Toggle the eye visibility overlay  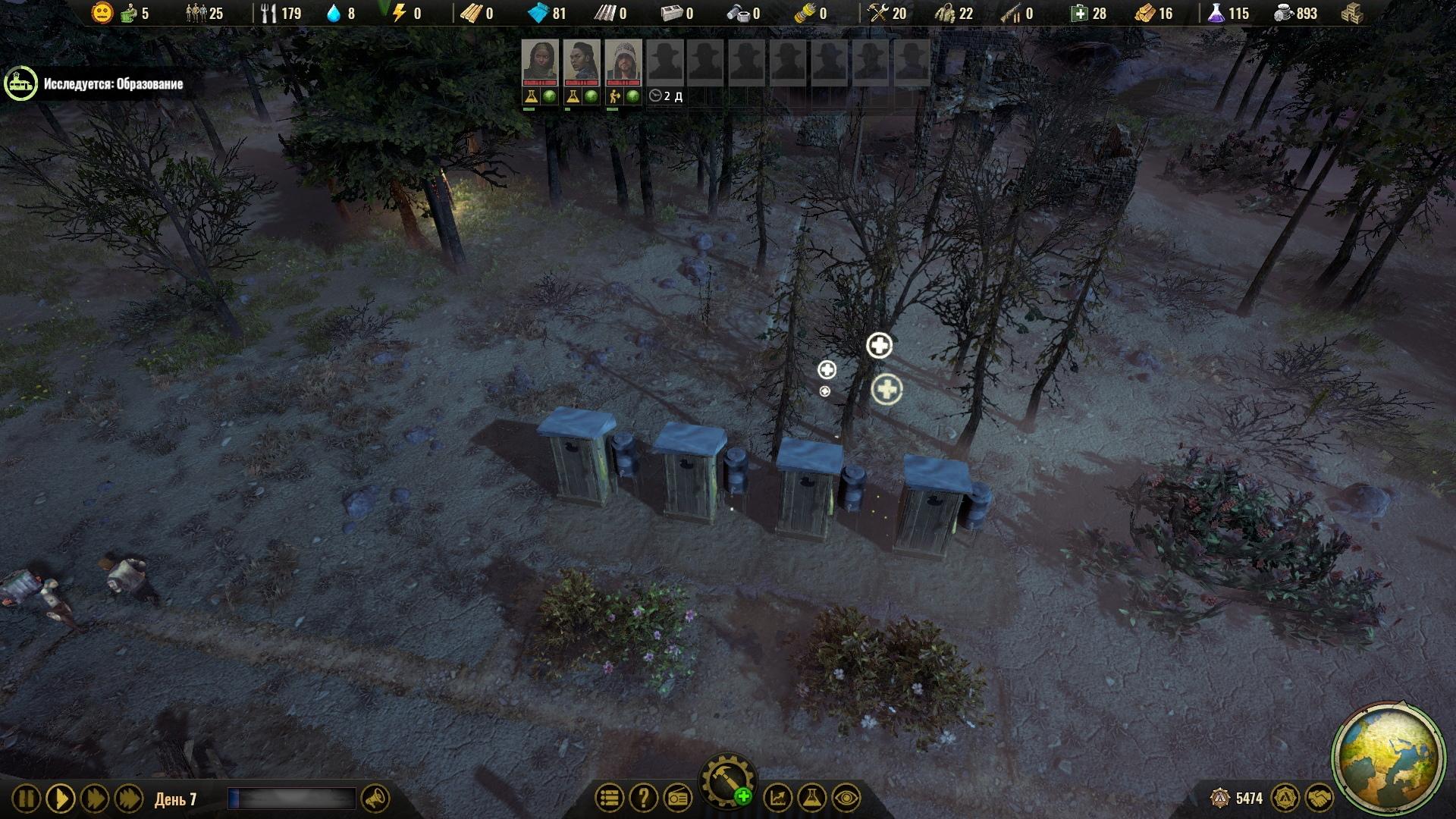[846, 798]
